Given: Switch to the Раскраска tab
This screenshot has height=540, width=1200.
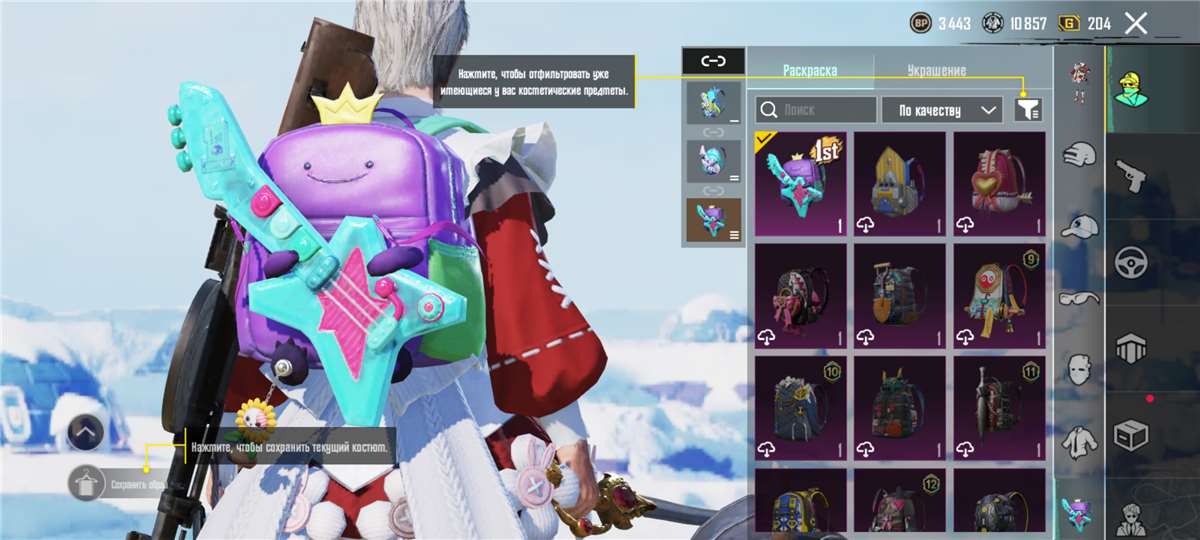Looking at the screenshot, I should pos(810,71).
